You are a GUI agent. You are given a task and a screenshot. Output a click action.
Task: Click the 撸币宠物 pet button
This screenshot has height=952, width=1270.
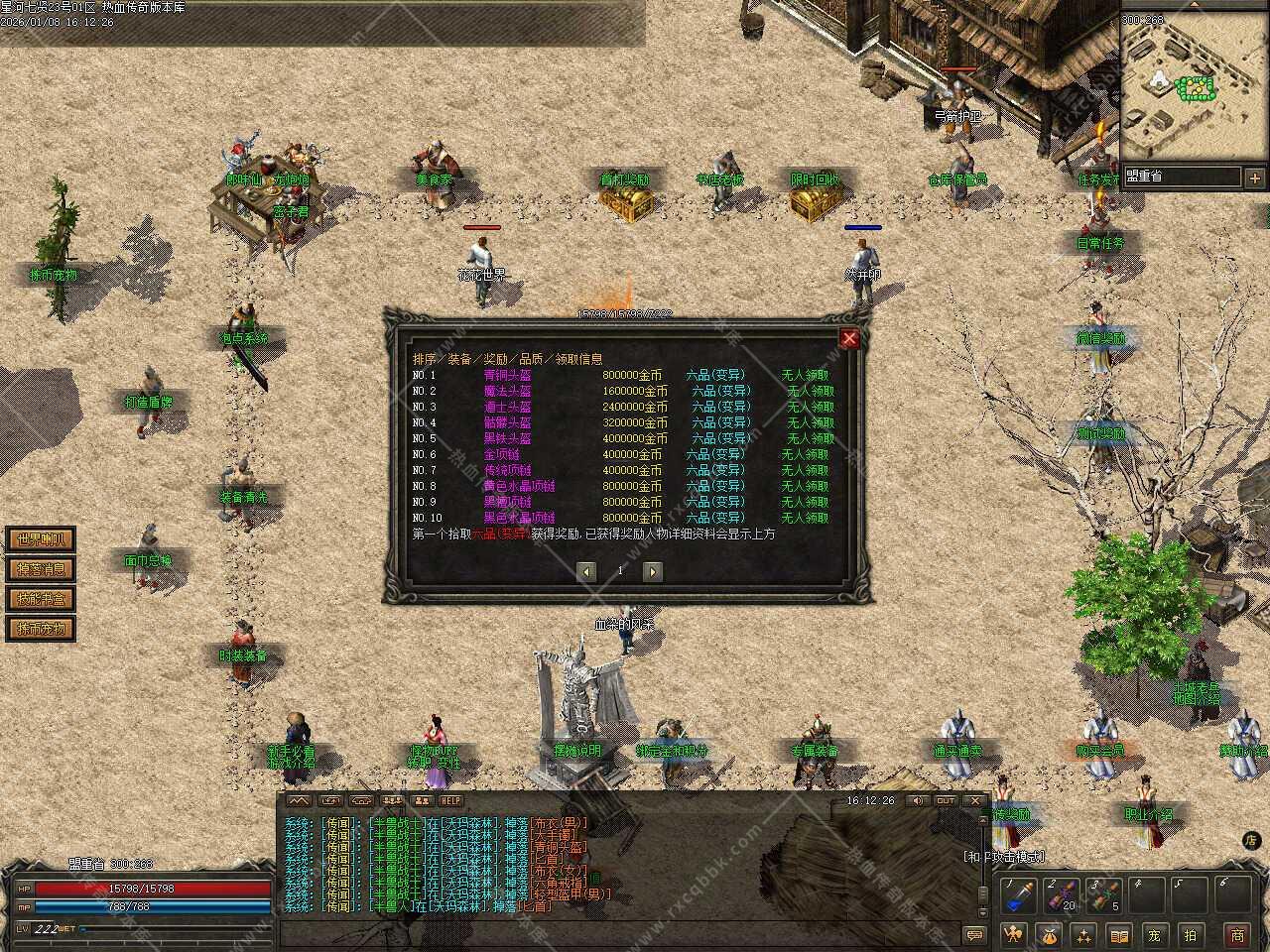[x=41, y=629]
